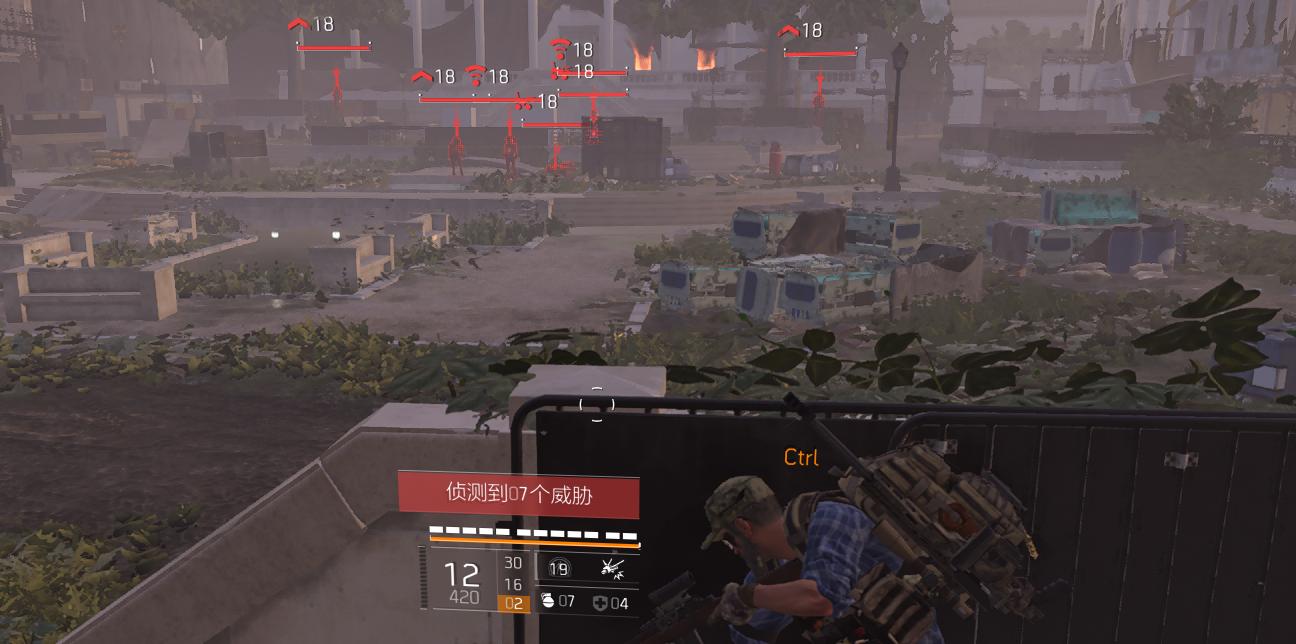Use an armor kit
The height and width of the screenshot is (644, 1296).
coord(599,602)
